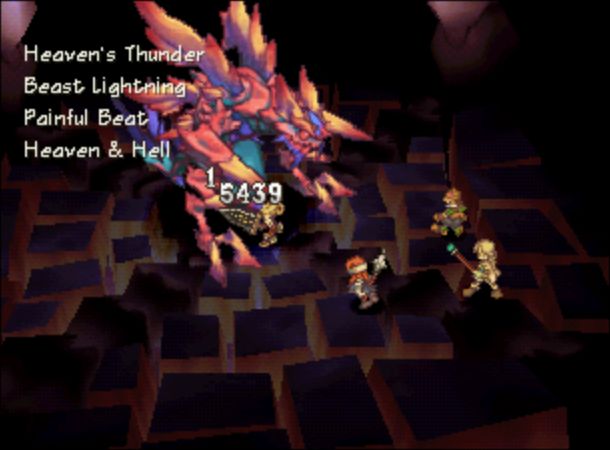Activate Heaven & Hell skill entry

click(97, 150)
